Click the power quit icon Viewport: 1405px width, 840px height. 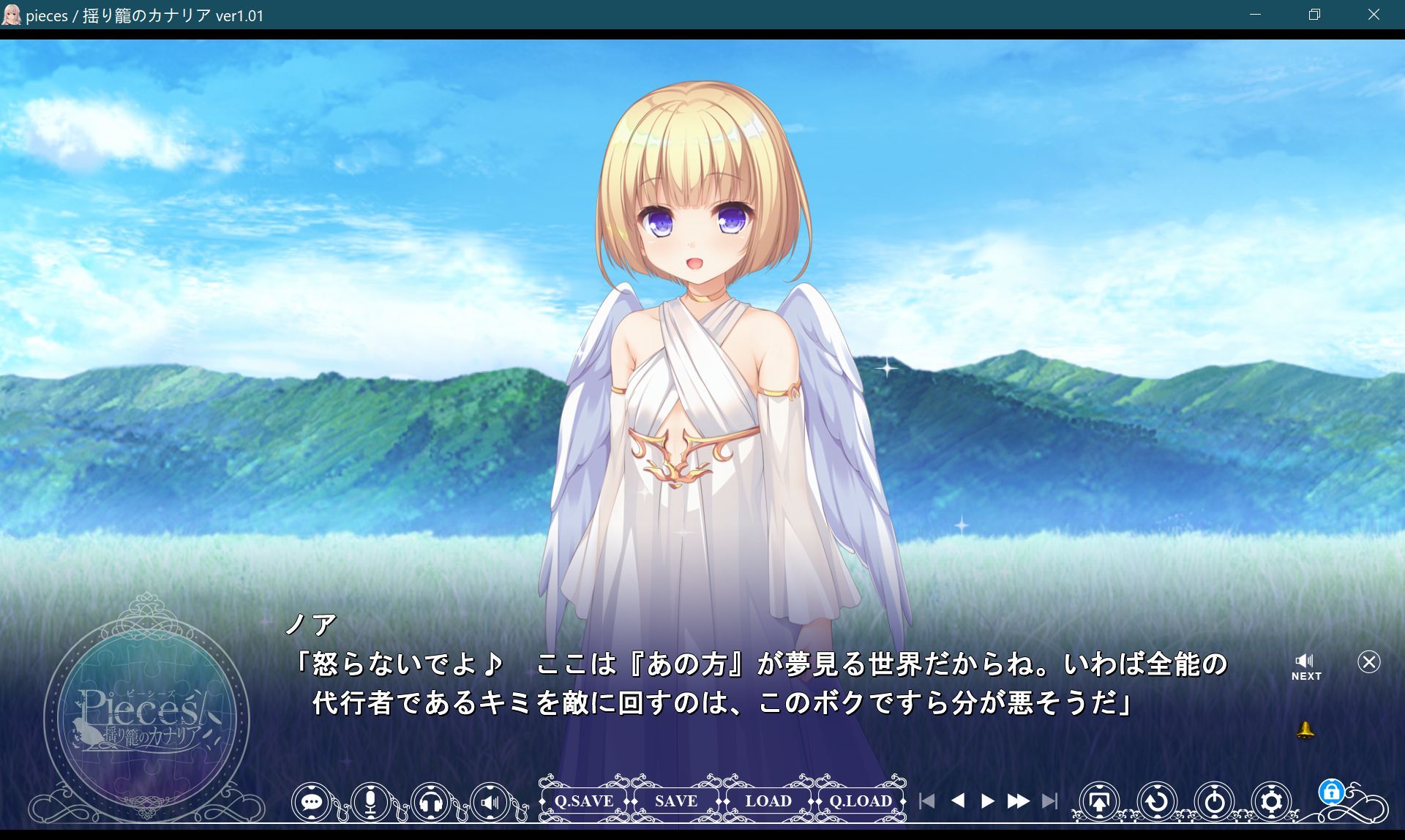pyautogui.click(x=1215, y=801)
